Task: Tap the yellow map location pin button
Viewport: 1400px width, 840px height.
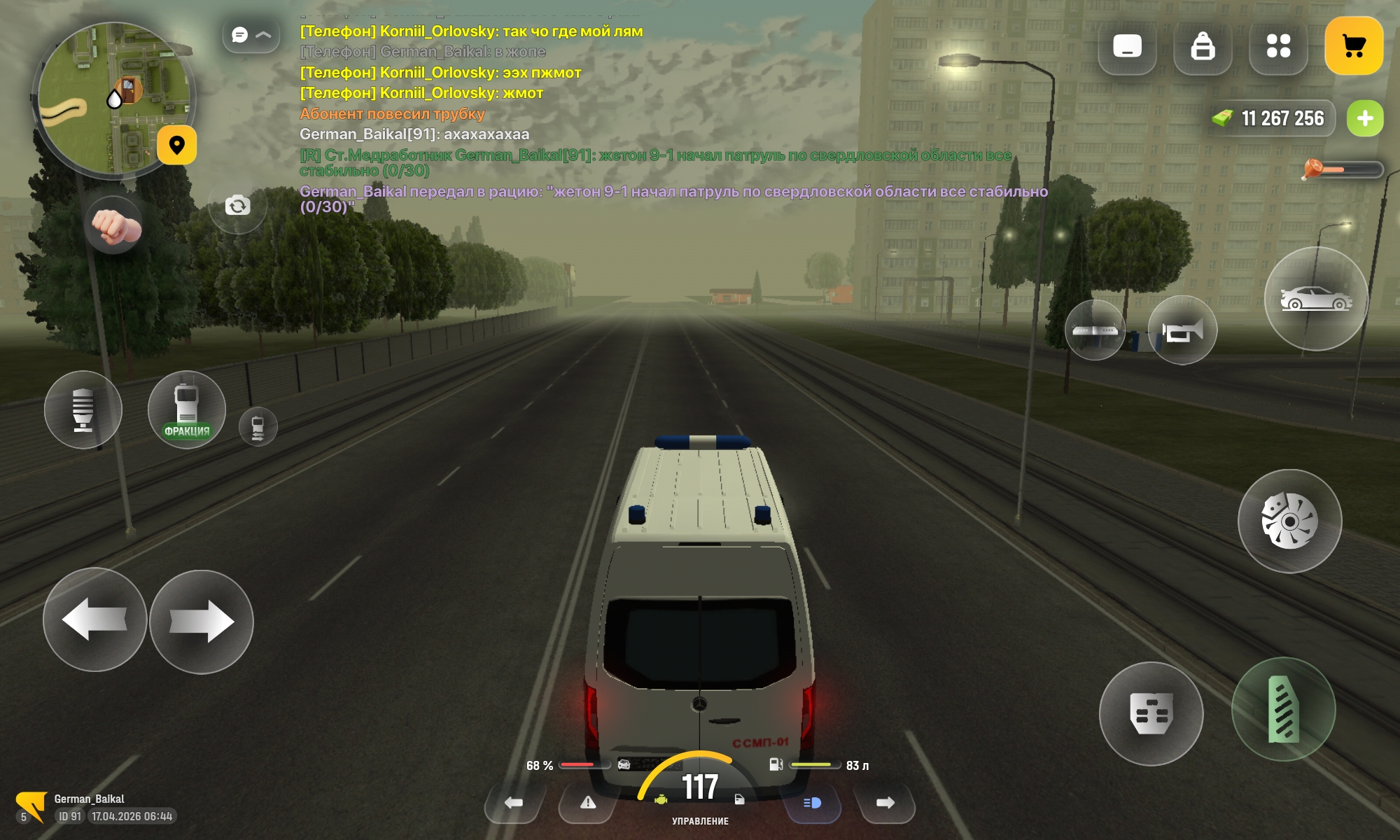Action: click(x=176, y=145)
